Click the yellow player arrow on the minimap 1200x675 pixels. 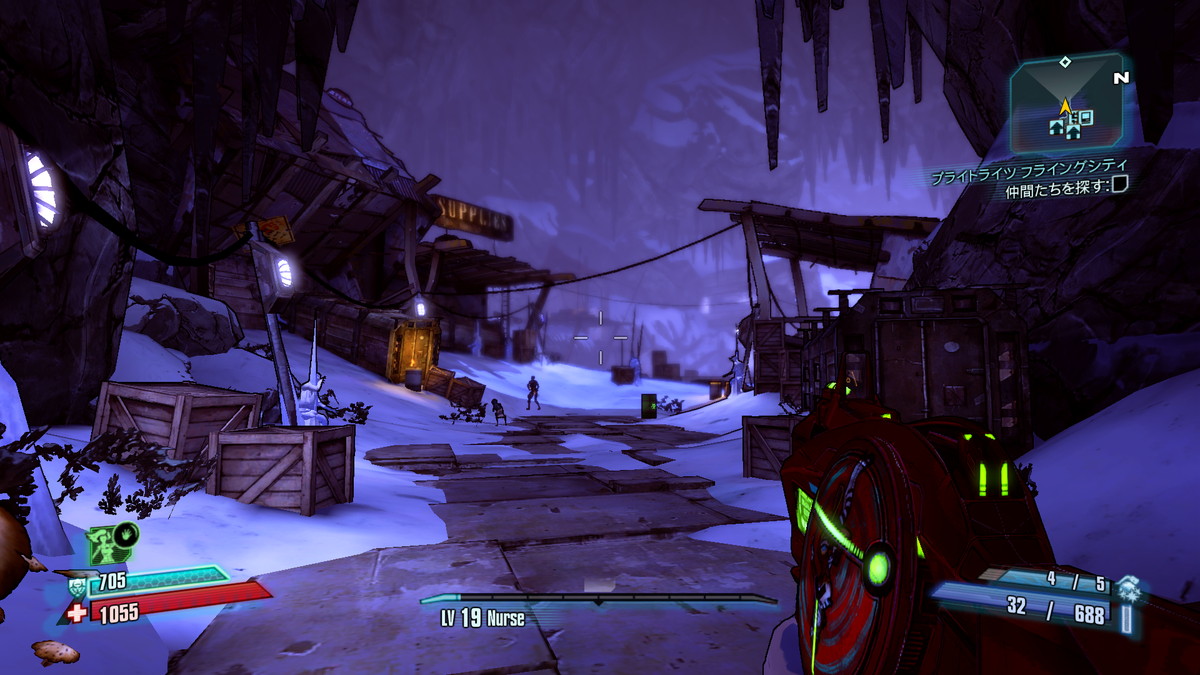coord(1065,104)
